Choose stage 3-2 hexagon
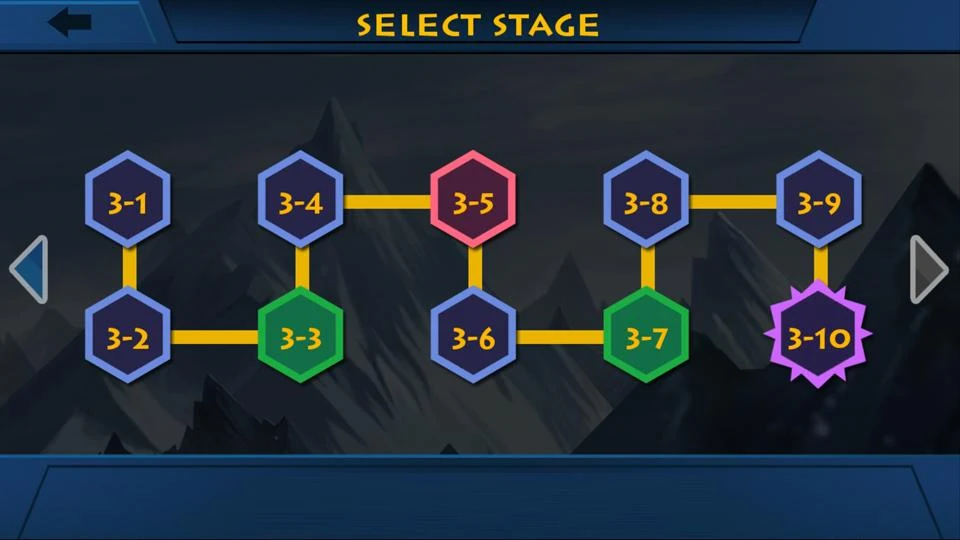 click(127, 336)
